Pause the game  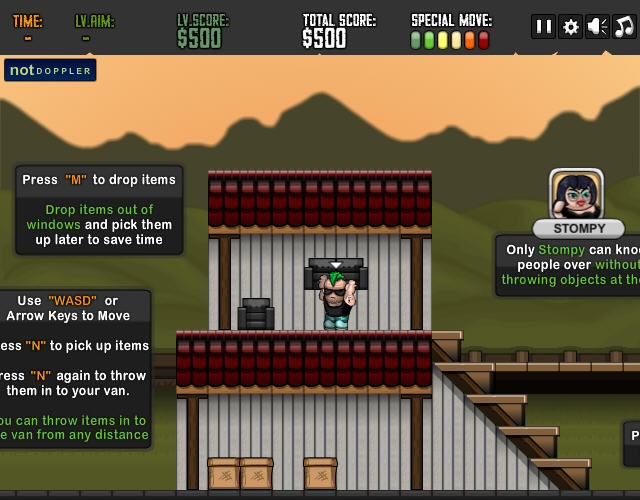(543, 27)
